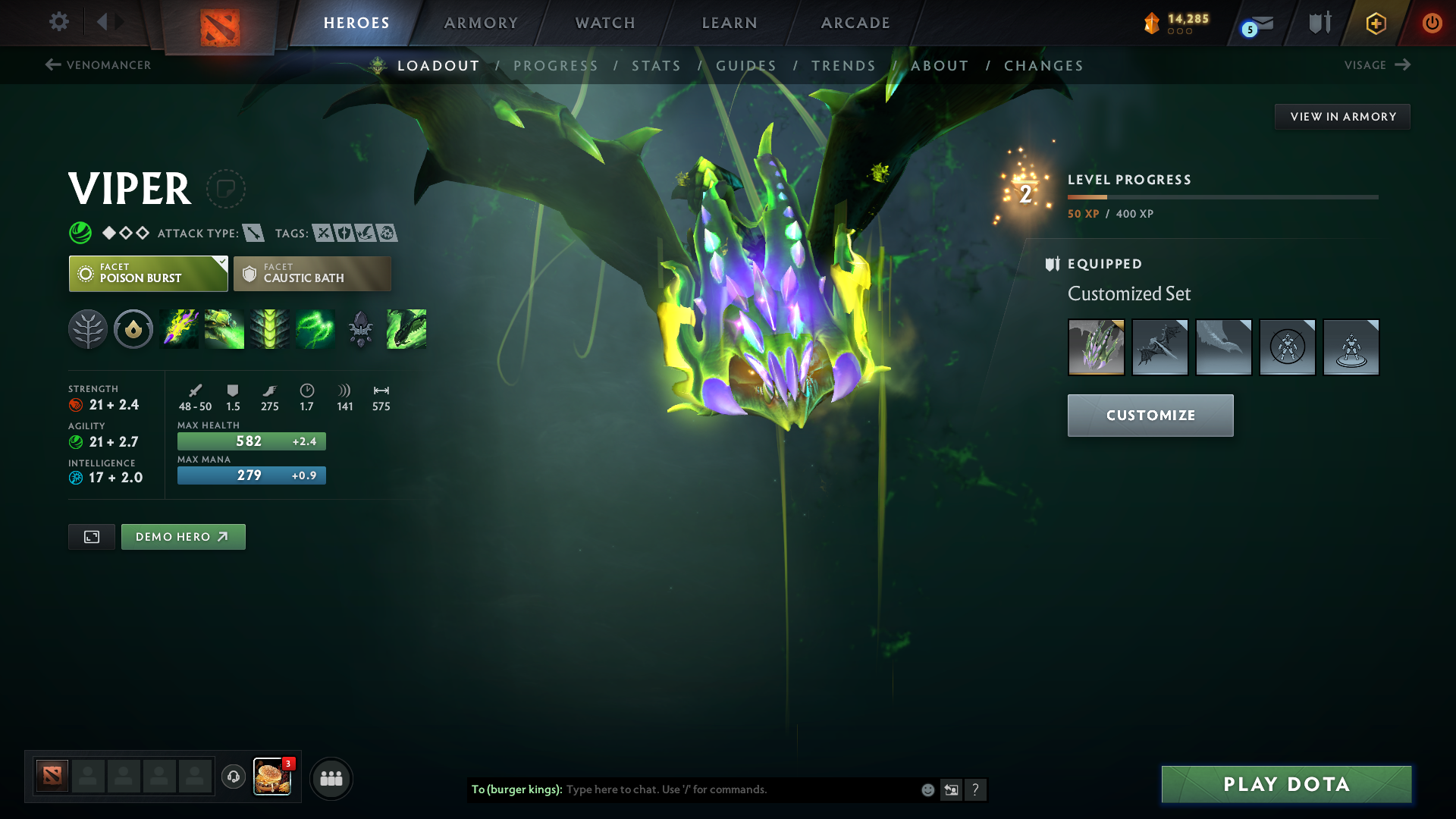The height and width of the screenshot is (819, 1456).
Task: Click the VIEW IN ARMORY button
Action: pyautogui.click(x=1342, y=116)
